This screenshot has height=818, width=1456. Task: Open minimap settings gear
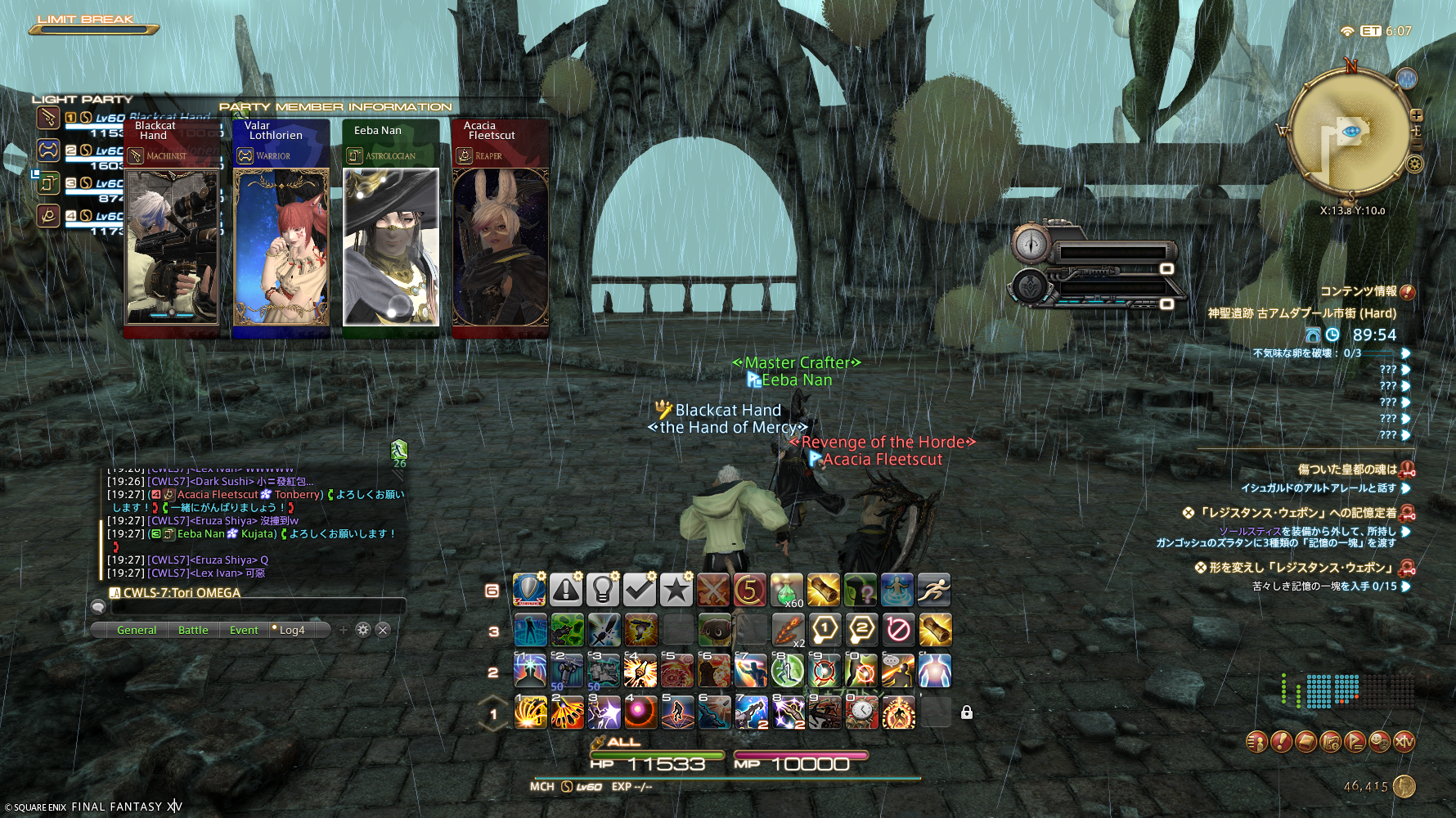(x=1415, y=164)
